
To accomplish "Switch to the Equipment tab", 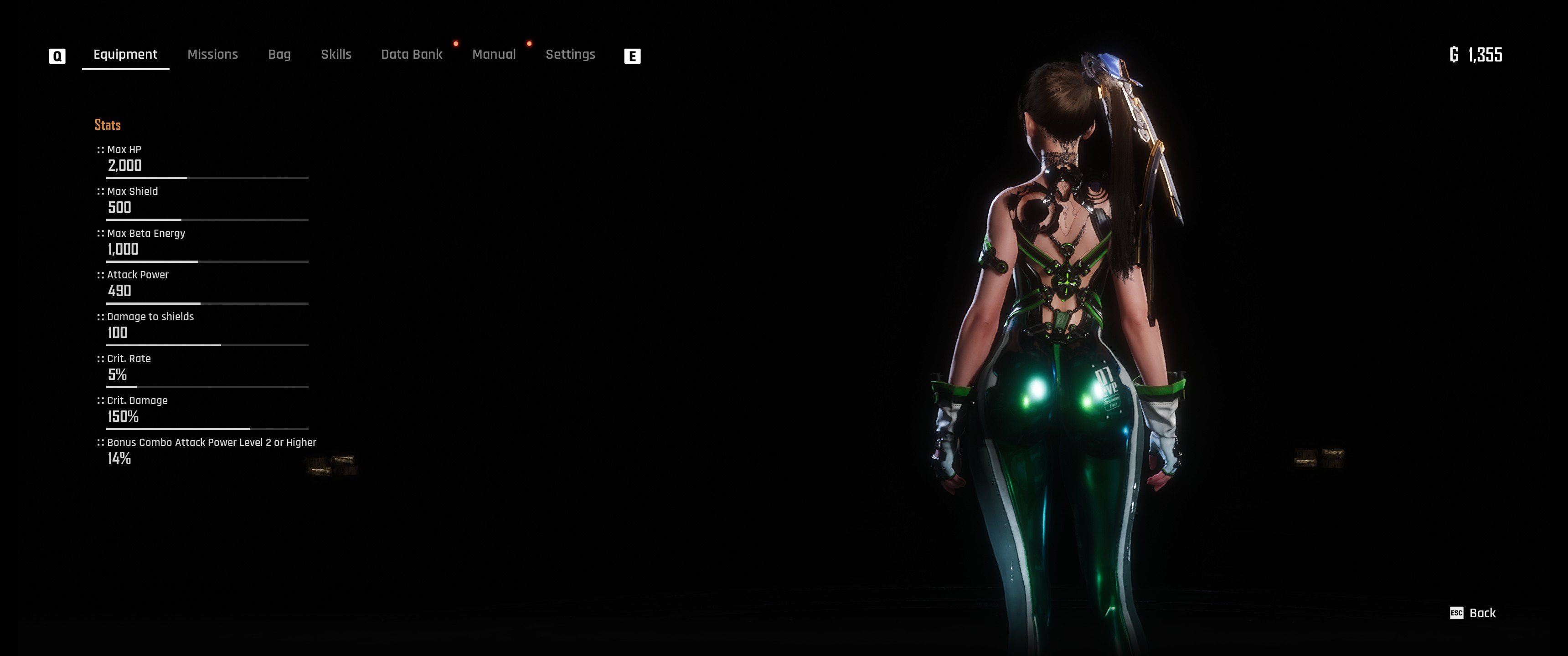I will tap(125, 55).
